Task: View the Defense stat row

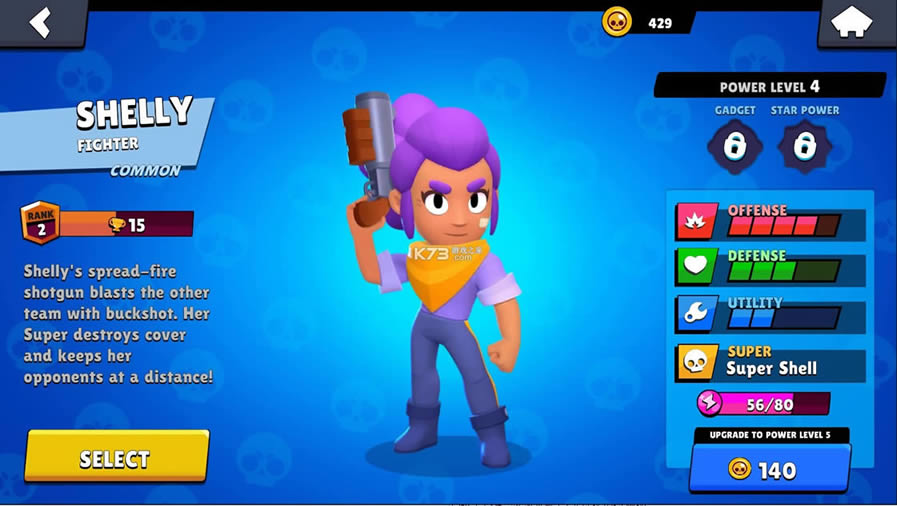Action: pyautogui.click(x=770, y=267)
